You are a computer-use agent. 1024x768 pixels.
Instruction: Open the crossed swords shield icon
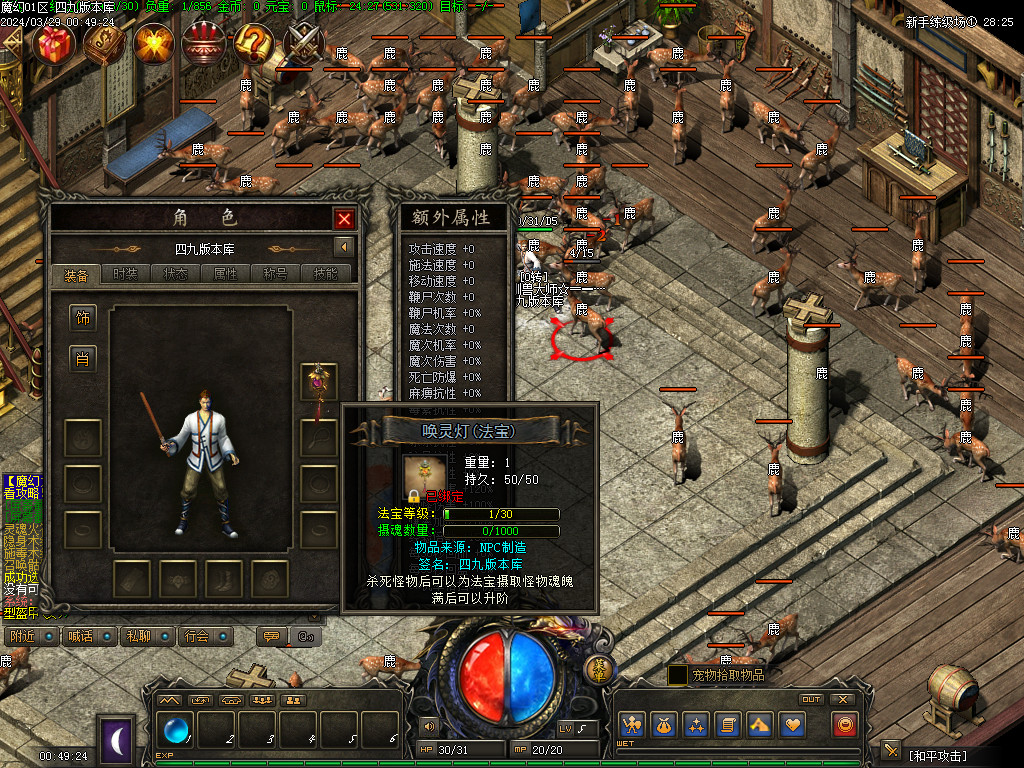coord(304,43)
